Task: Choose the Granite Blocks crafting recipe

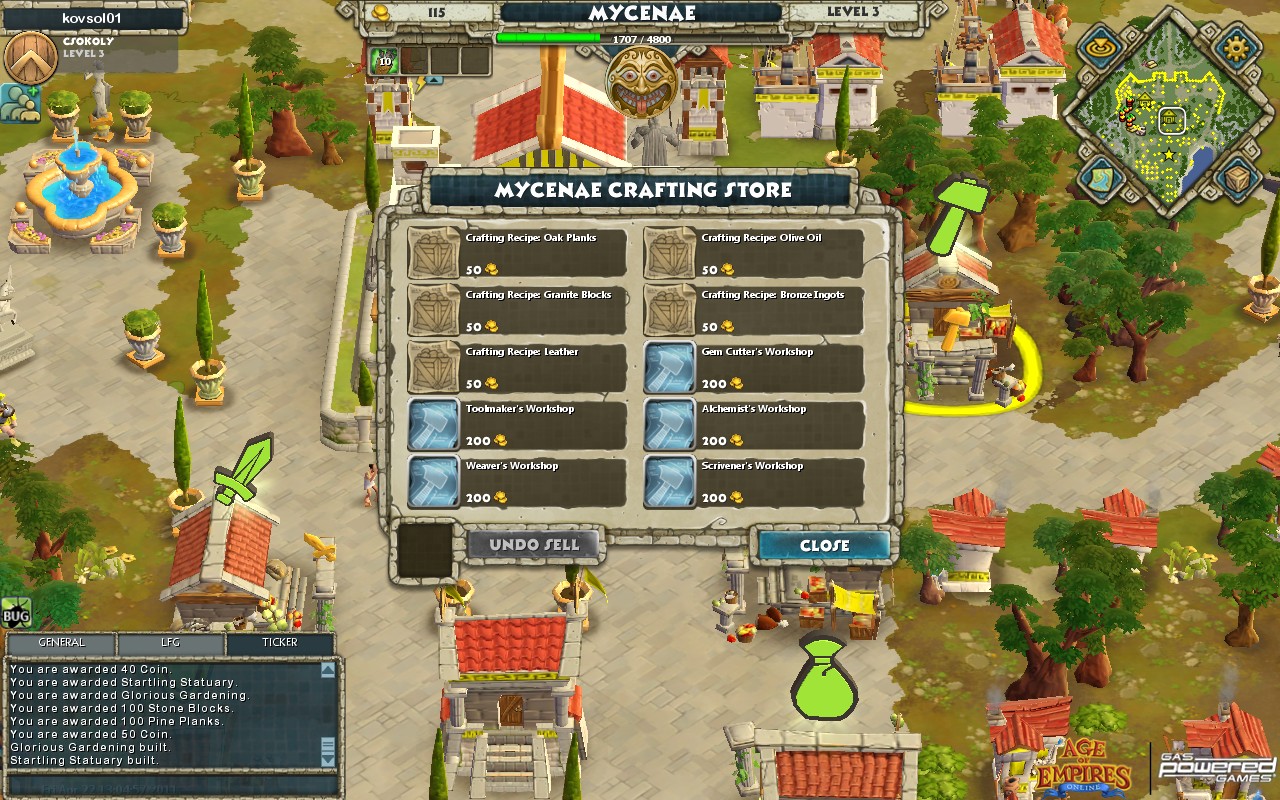Action: (517, 310)
